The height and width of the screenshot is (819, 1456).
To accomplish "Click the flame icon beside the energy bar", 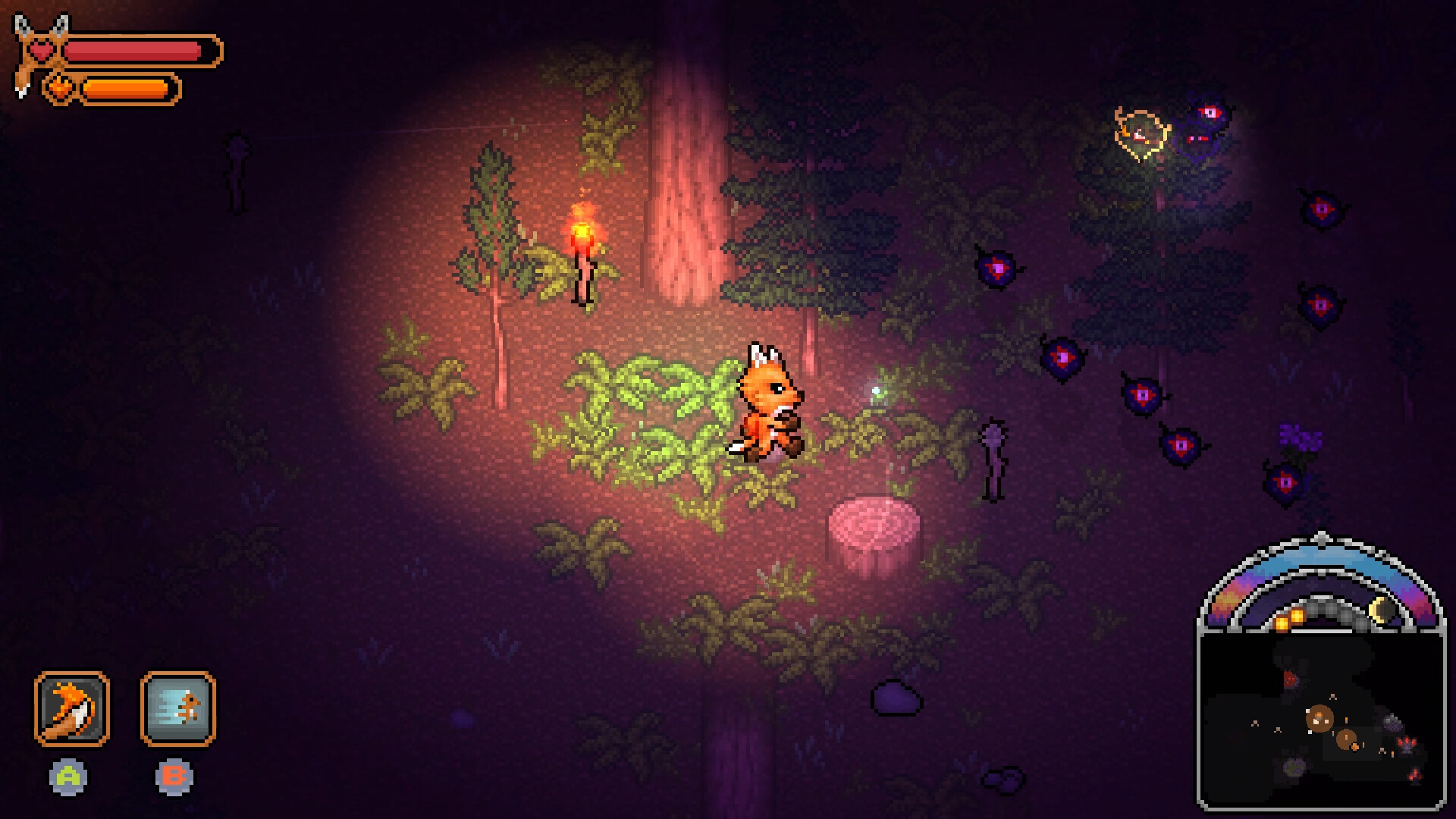I will [x=59, y=87].
